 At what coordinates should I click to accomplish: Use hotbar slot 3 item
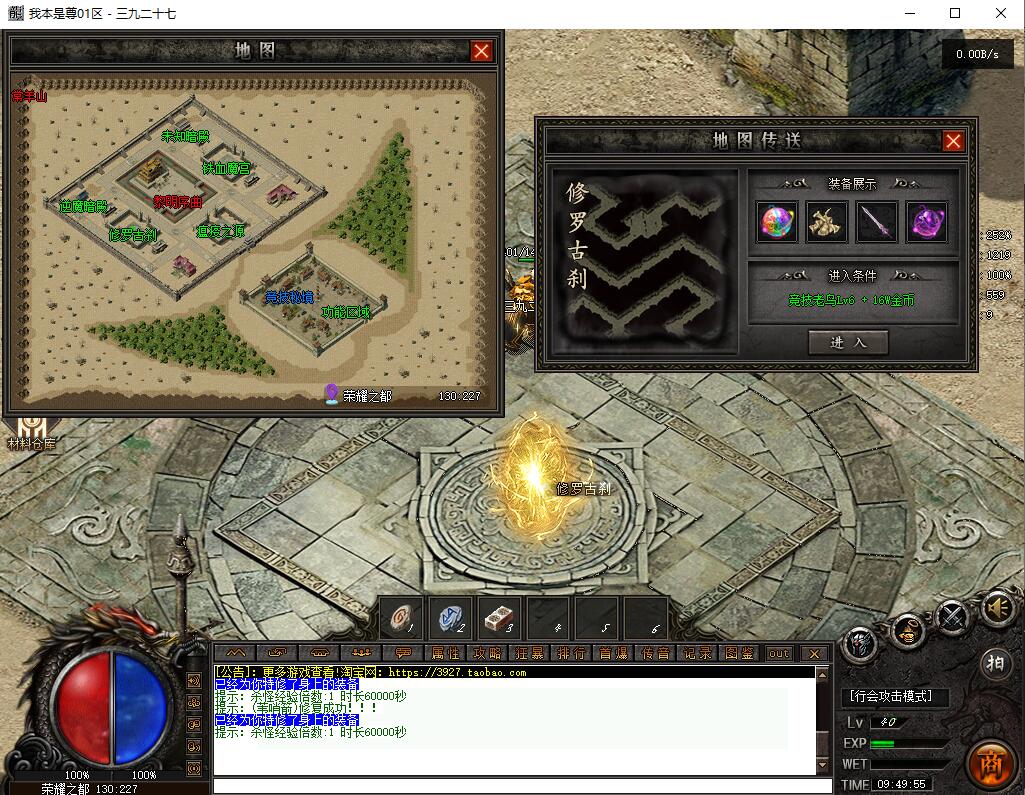tap(498, 620)
